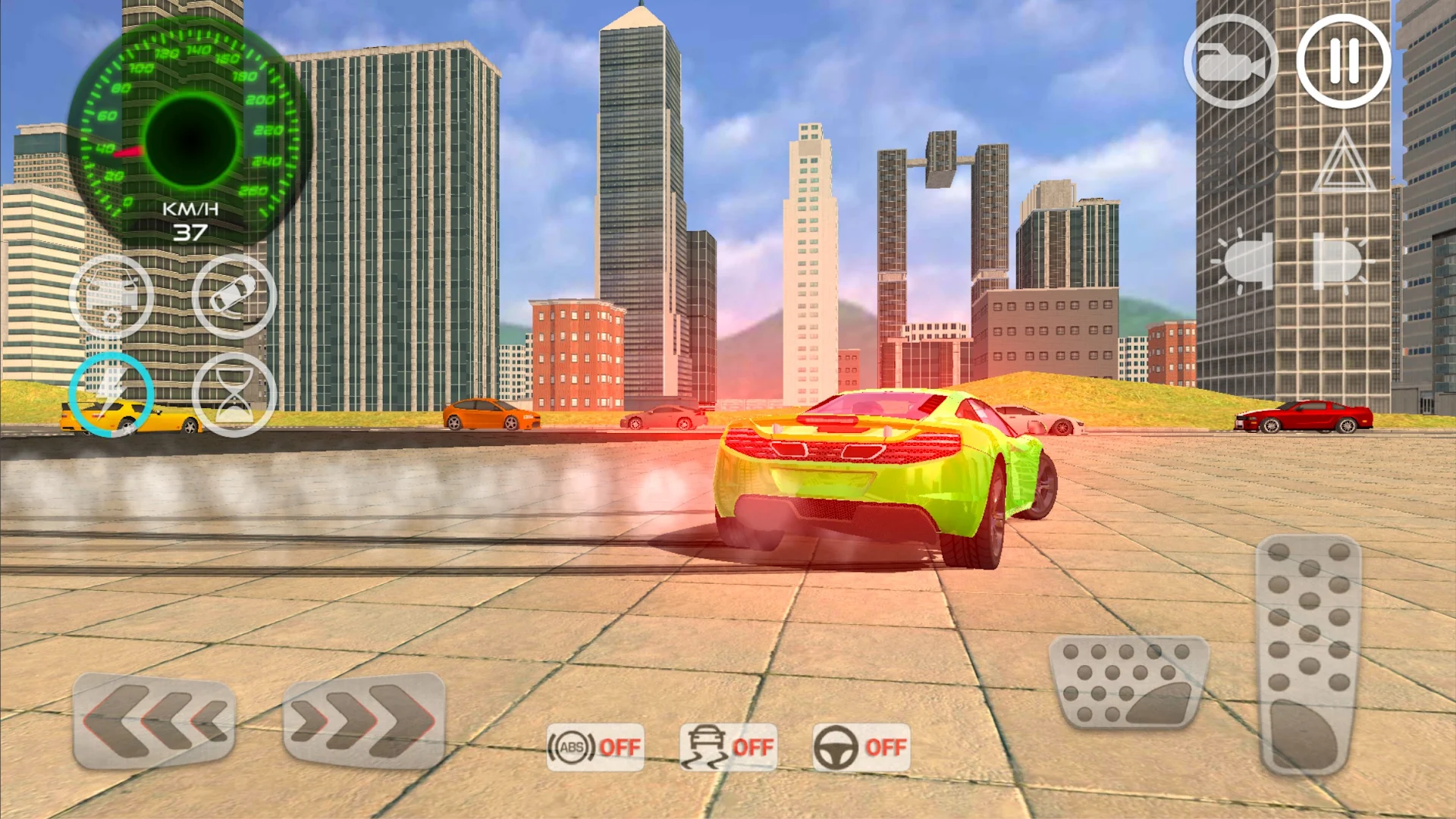Open the car garage settings icon

click(110, 296)
